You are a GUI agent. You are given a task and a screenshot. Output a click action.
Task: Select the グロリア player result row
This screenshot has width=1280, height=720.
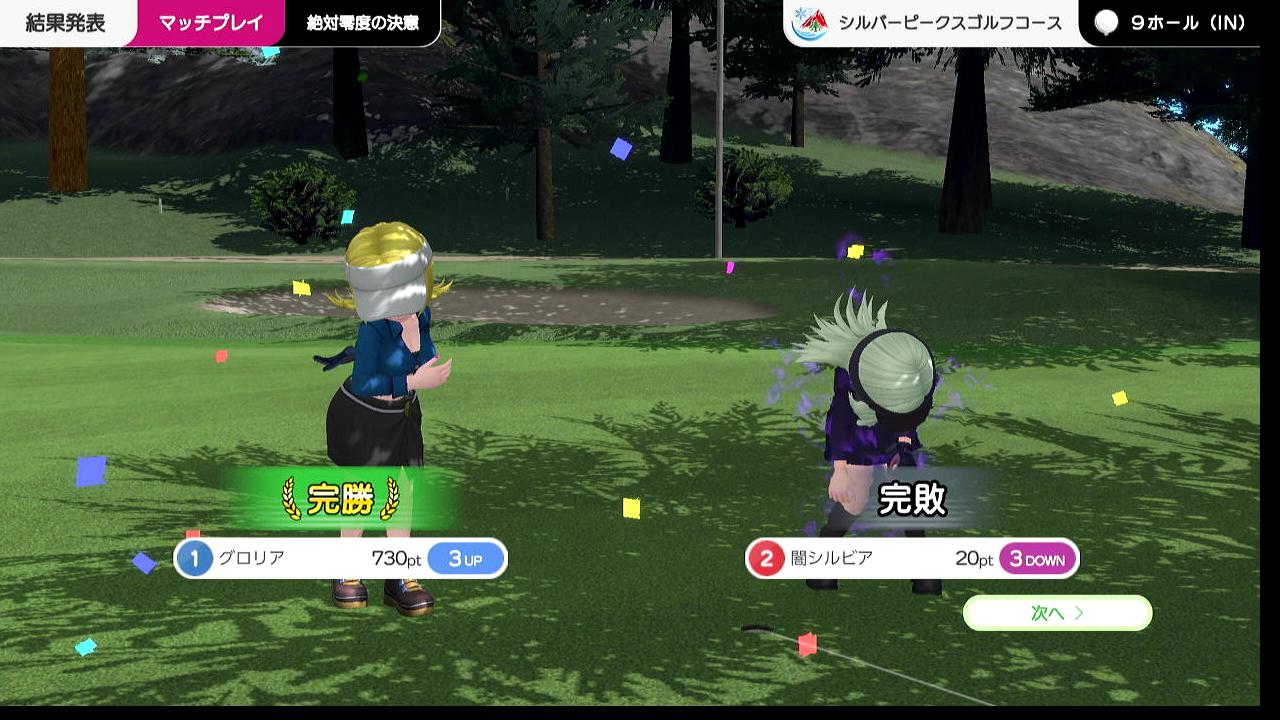point(340,558)
